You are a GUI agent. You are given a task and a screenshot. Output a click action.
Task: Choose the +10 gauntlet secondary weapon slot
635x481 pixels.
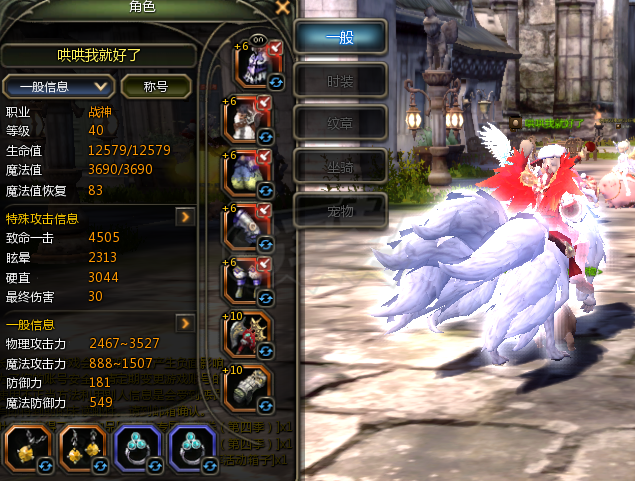[x=249, y=389]
